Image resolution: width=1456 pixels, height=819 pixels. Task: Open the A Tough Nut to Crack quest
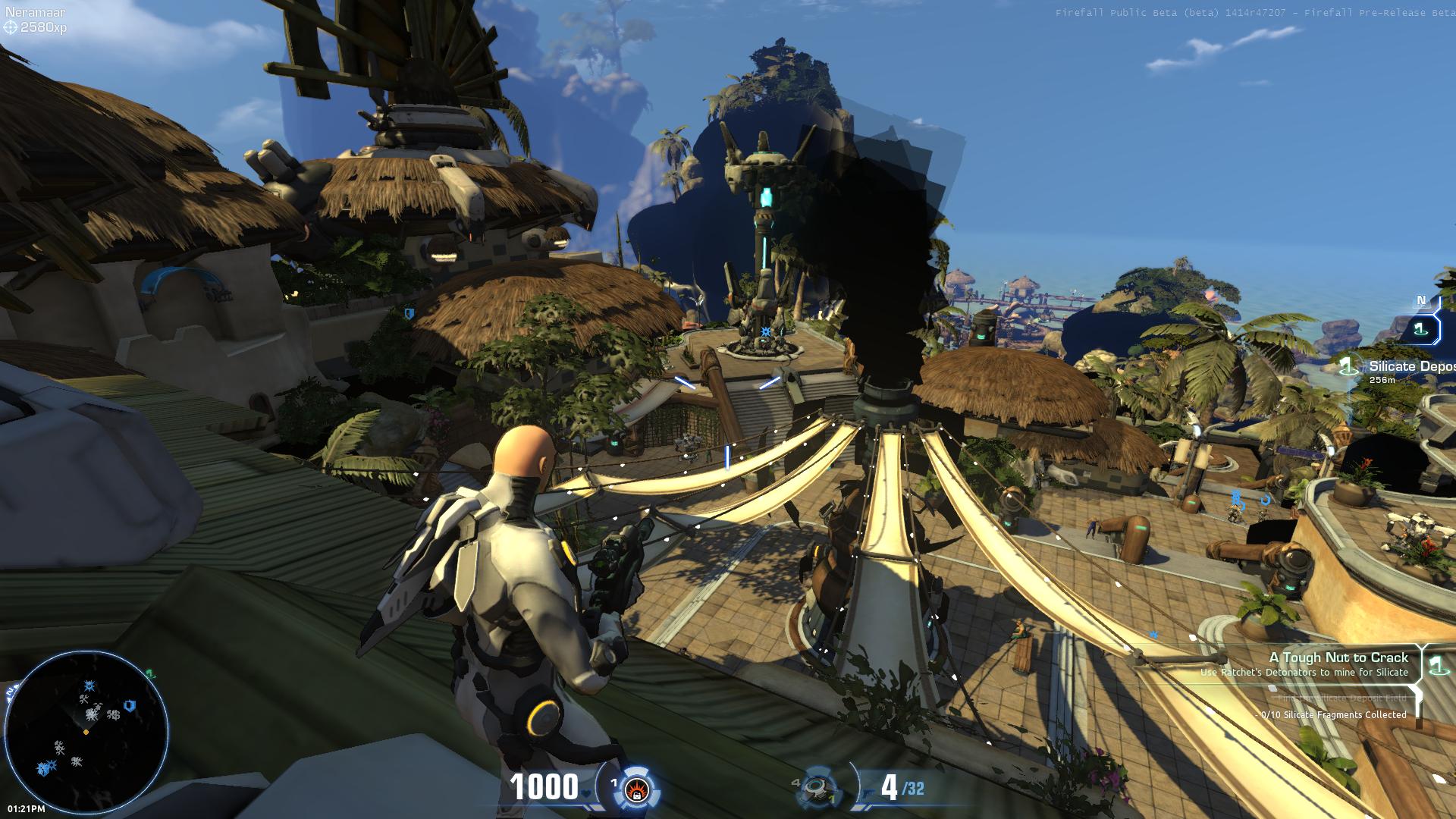(x=1338, y=657)
